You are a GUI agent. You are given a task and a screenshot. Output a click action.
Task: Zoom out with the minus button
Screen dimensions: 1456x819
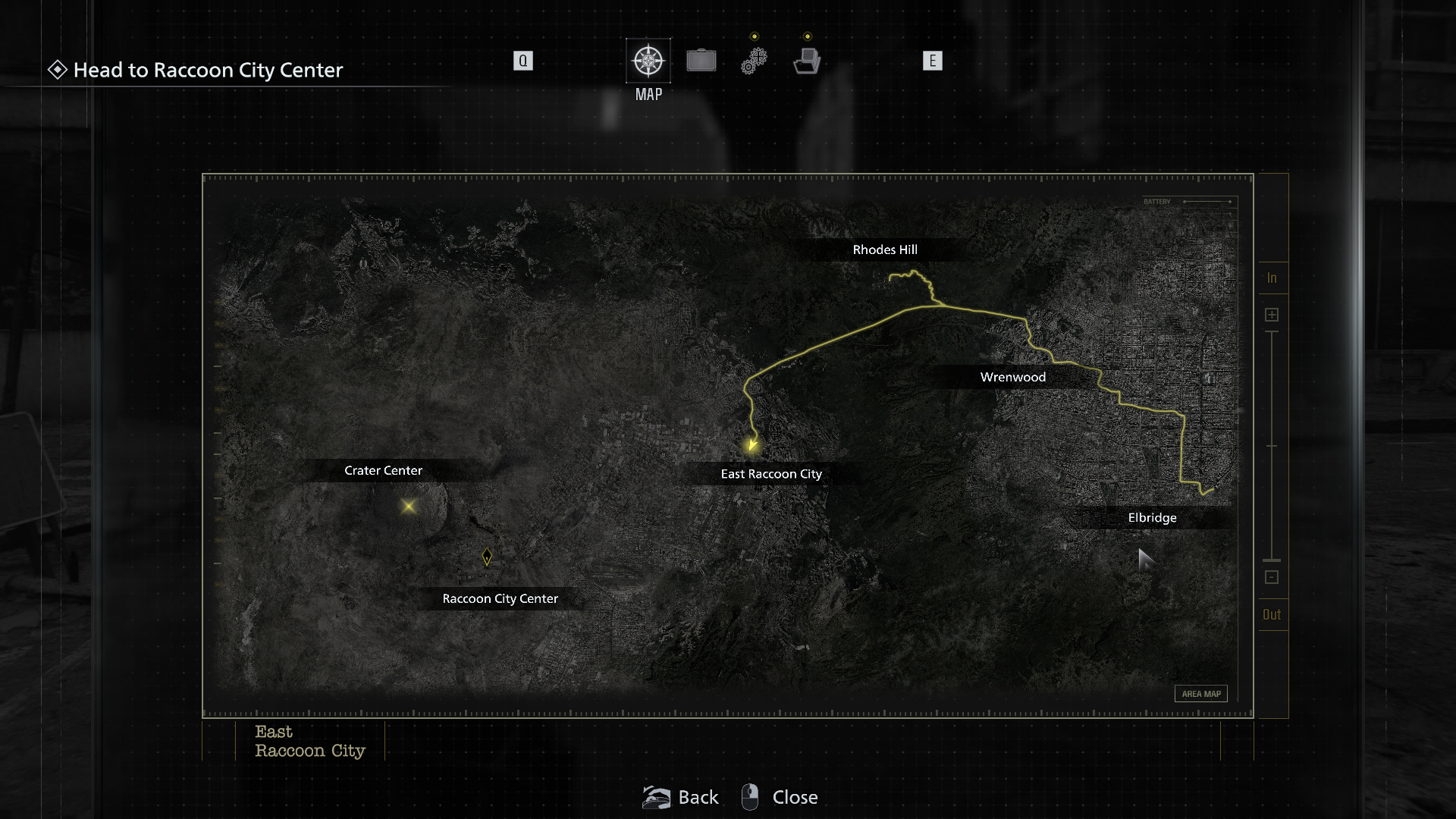1272,578
